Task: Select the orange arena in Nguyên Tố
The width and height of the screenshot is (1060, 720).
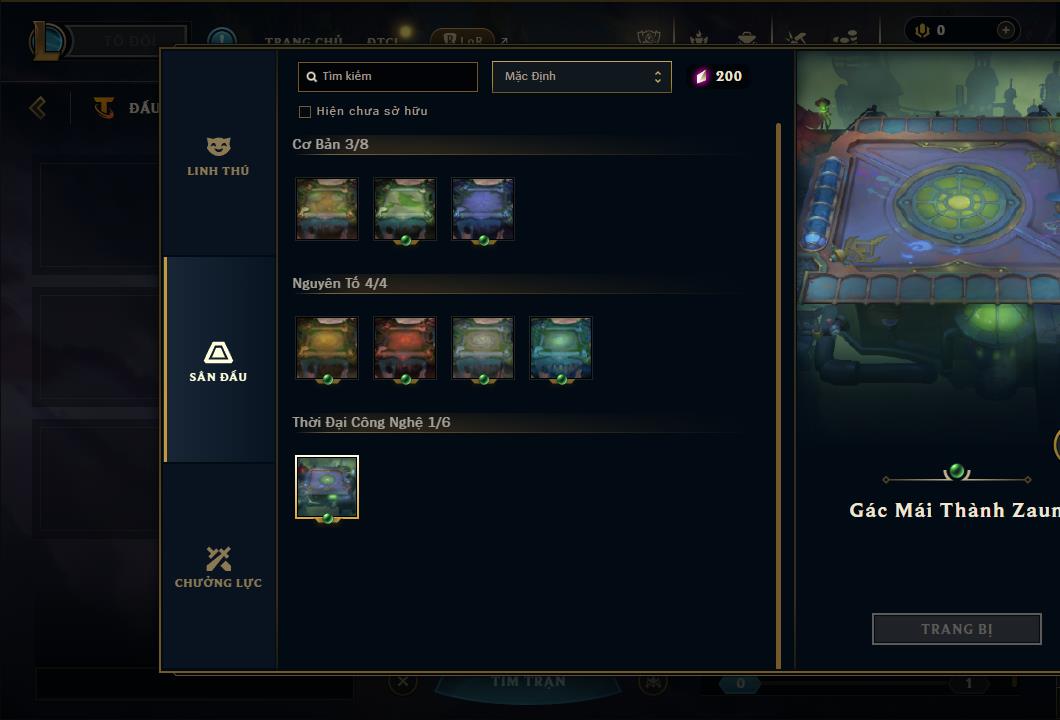Action: coord(327,348)
